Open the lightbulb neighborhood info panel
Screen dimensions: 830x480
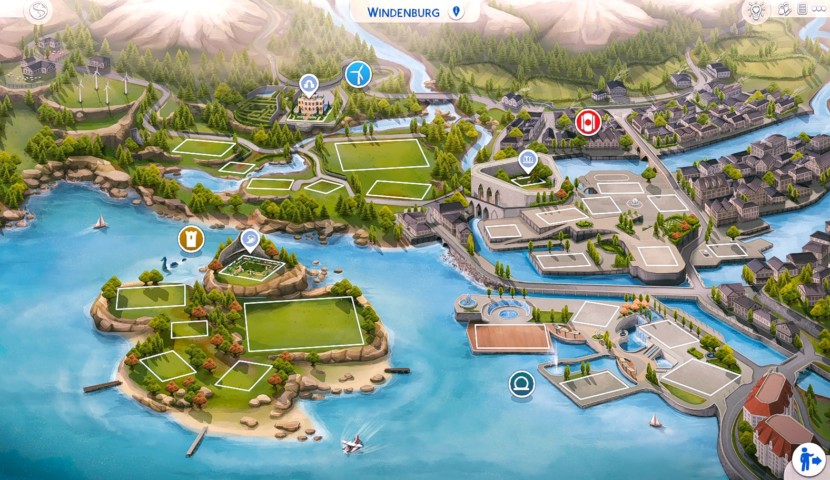pyautogui.click(x=757, y=11)
